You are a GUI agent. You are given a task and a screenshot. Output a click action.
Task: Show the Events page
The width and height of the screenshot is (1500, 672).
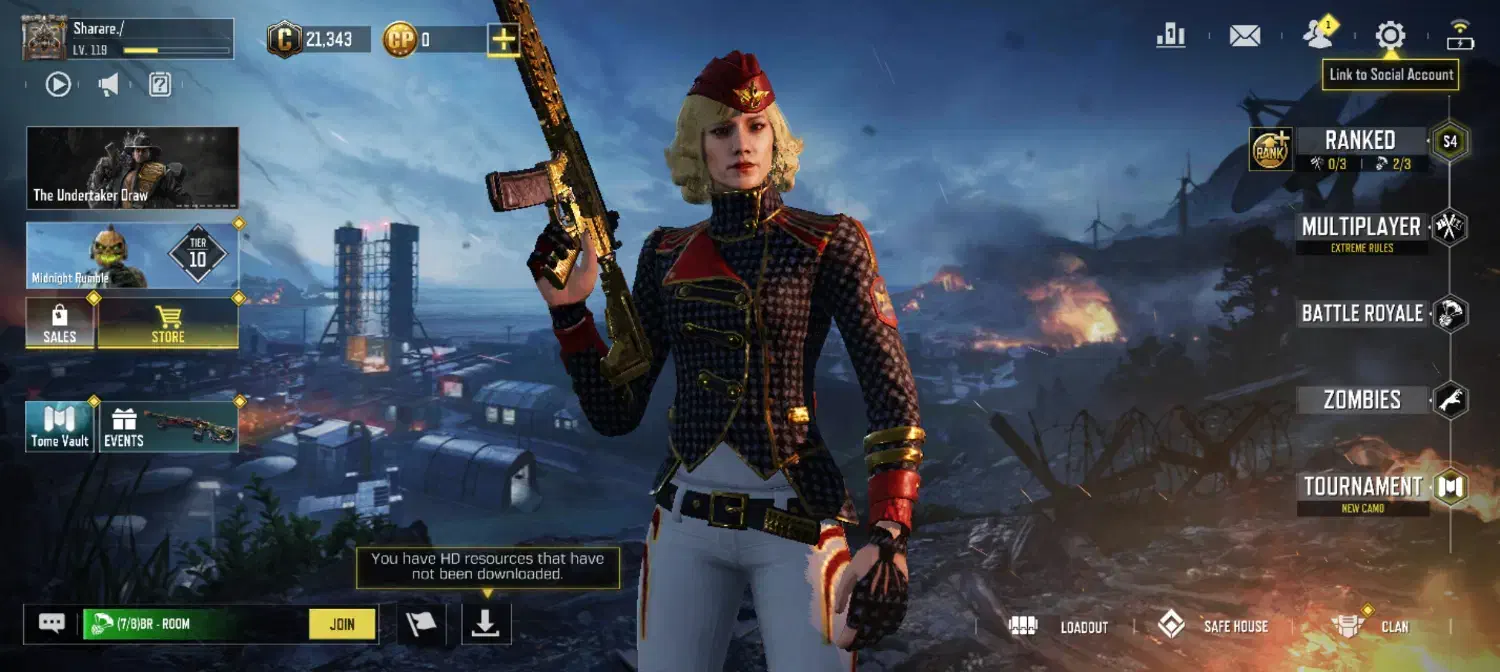[168, 426]
